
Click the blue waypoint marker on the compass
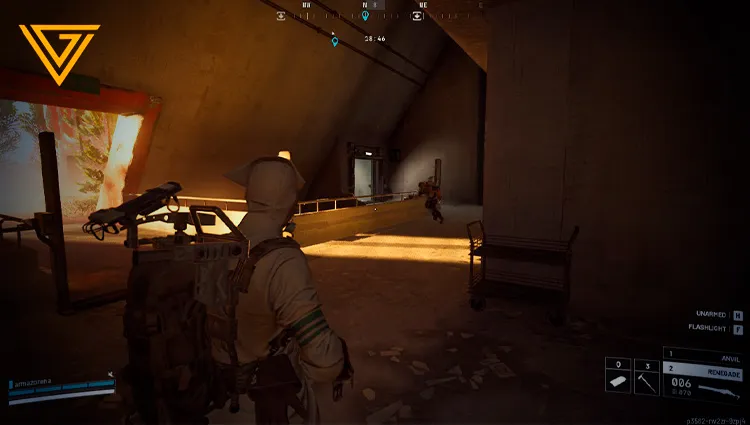tap(365, 15)
